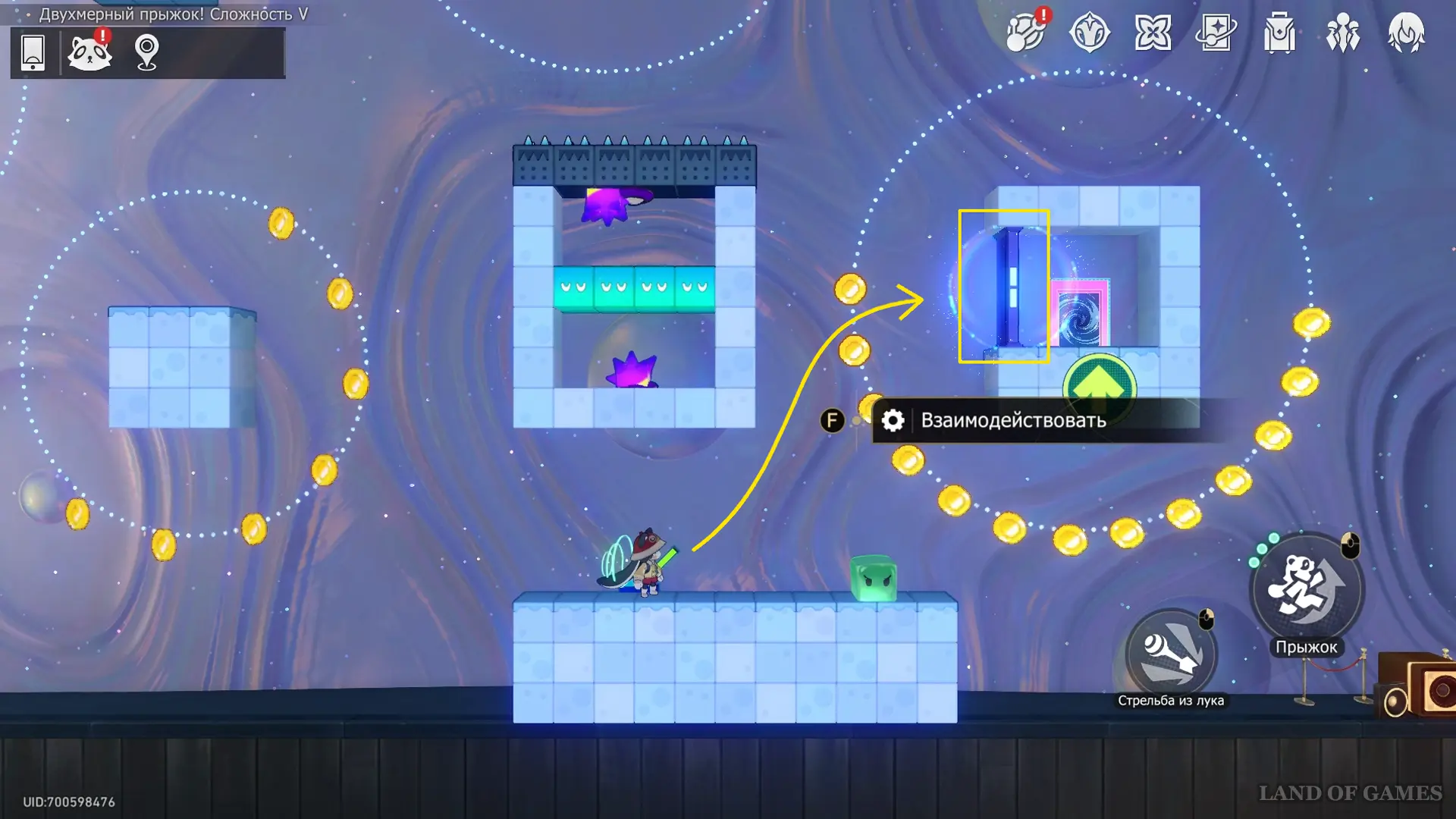This screenshot has width=1456, height=819.
Task: Open the battle pass emblem icon
Action: [x=1089, y=33]
